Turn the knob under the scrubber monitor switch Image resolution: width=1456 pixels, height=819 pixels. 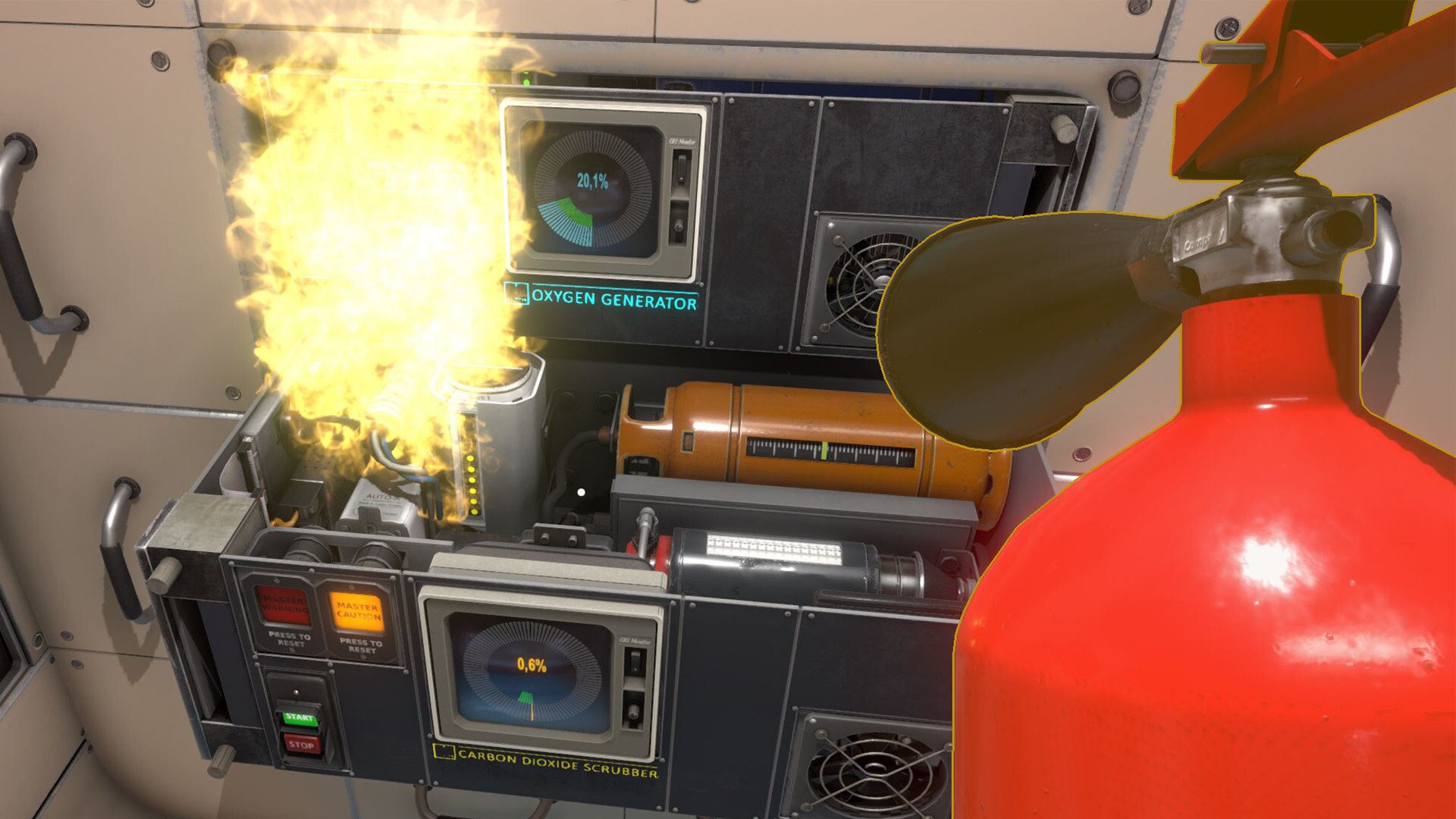click(x=634, y=711)
